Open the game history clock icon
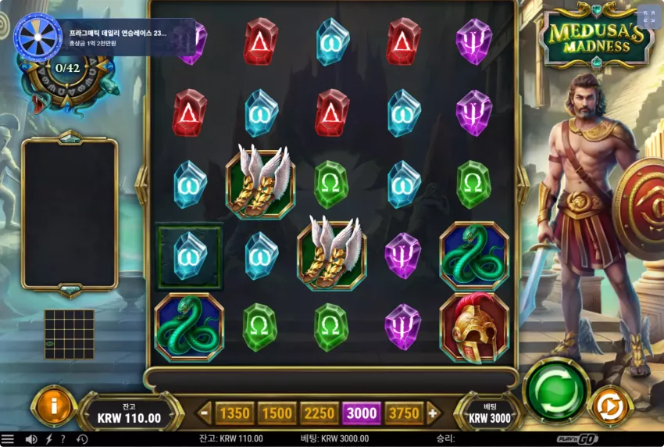This screenshot has width=665, height=447. [80, 439]
